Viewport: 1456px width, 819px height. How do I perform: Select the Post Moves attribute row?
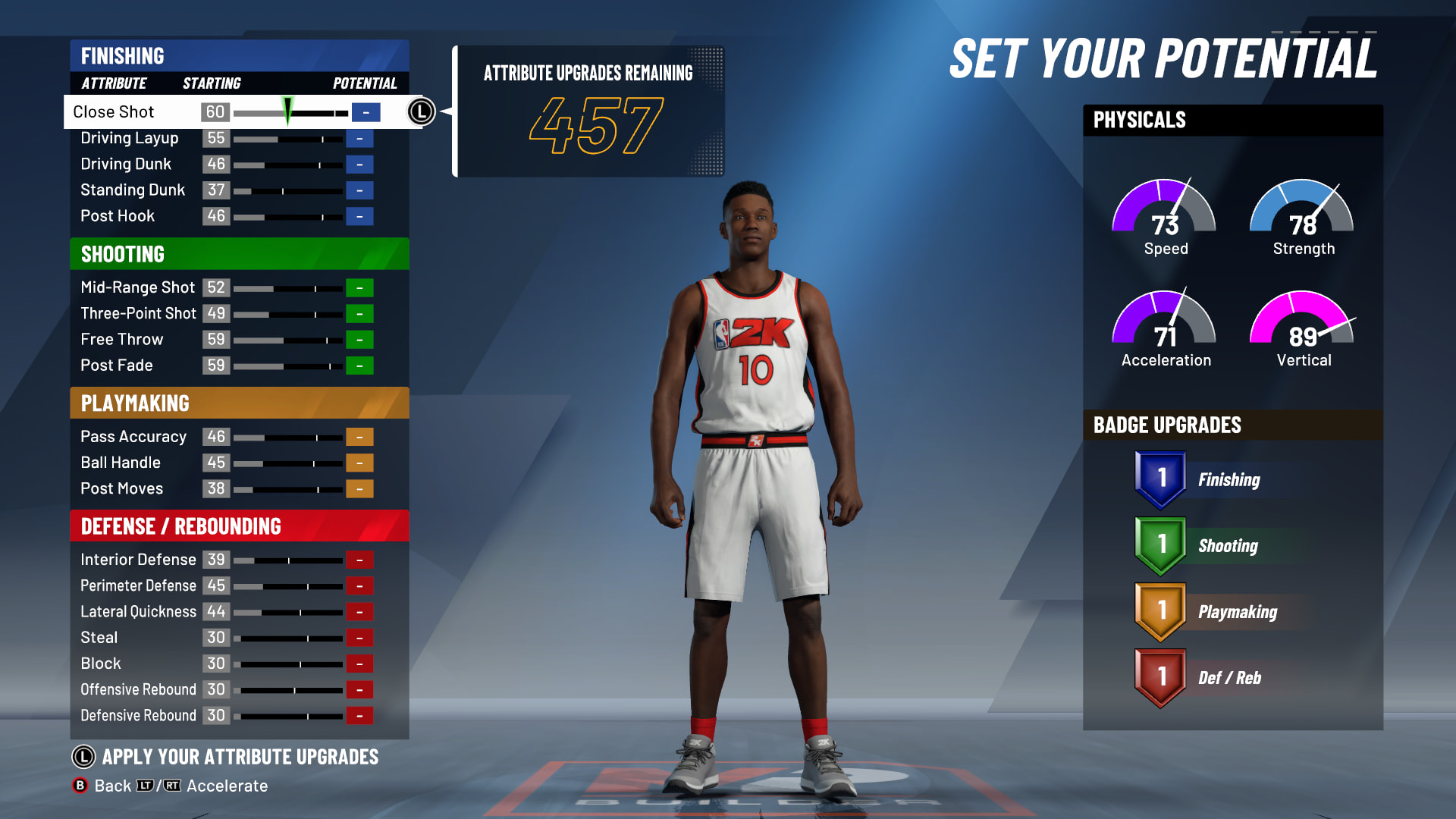pos(122,489)
